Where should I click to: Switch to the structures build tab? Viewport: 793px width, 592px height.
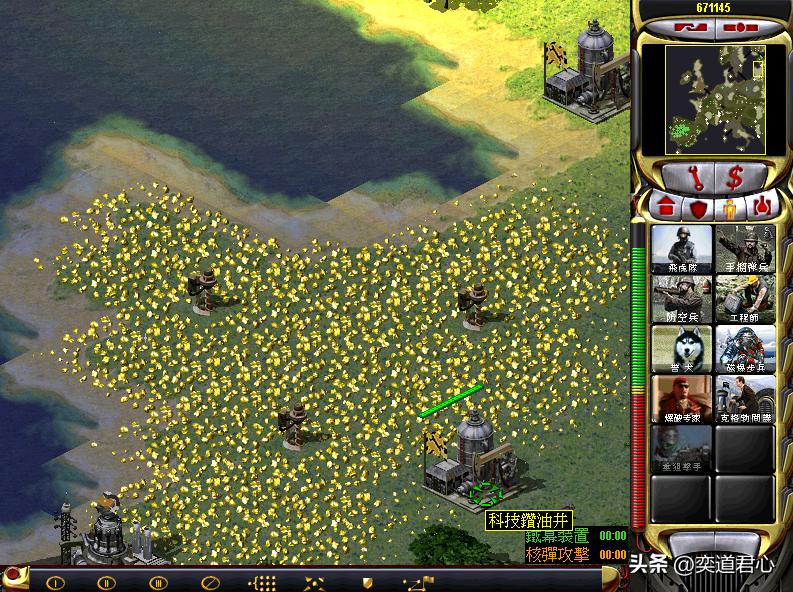666,208
